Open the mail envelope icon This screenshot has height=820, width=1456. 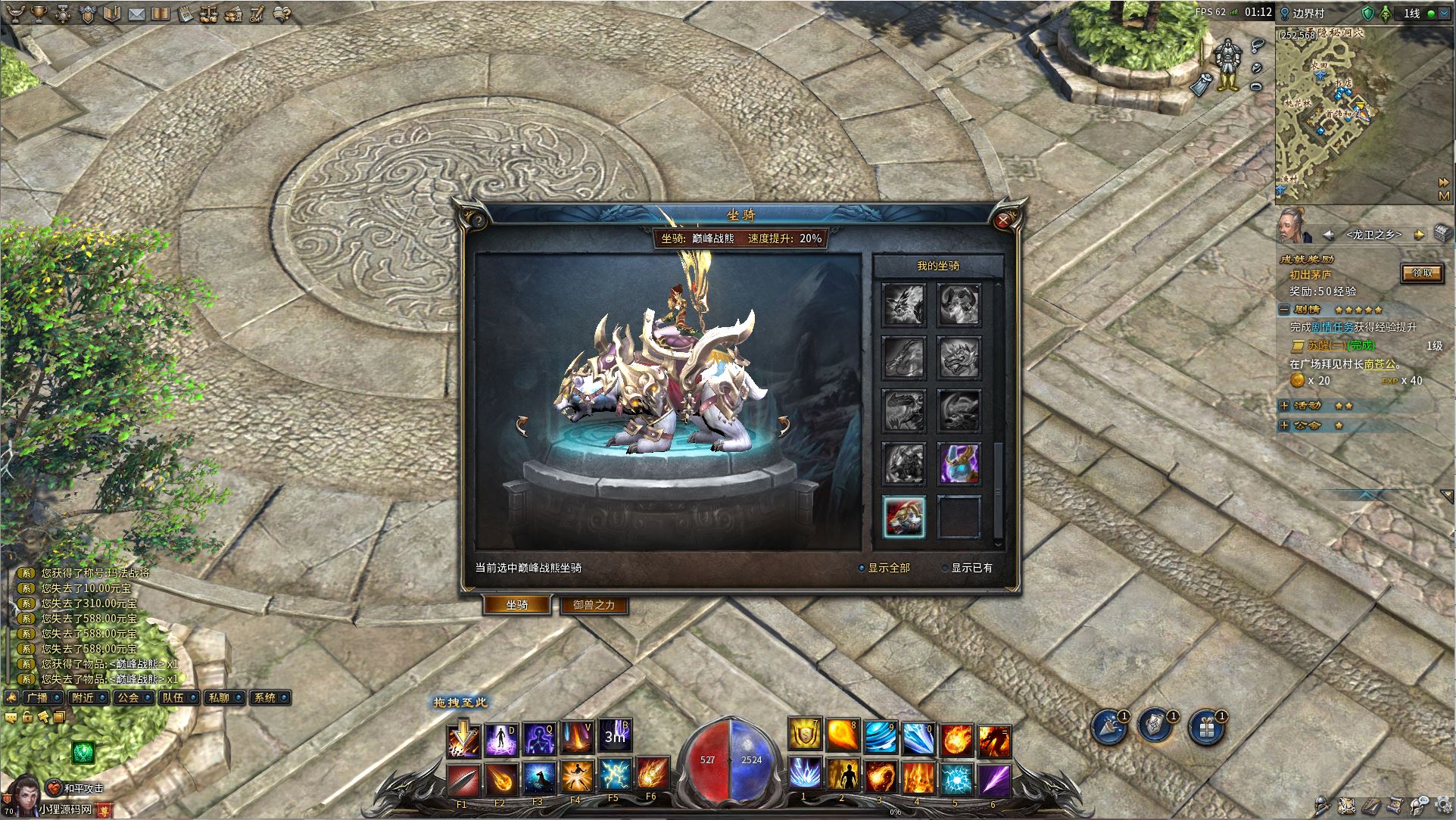(x=137, y=14)
